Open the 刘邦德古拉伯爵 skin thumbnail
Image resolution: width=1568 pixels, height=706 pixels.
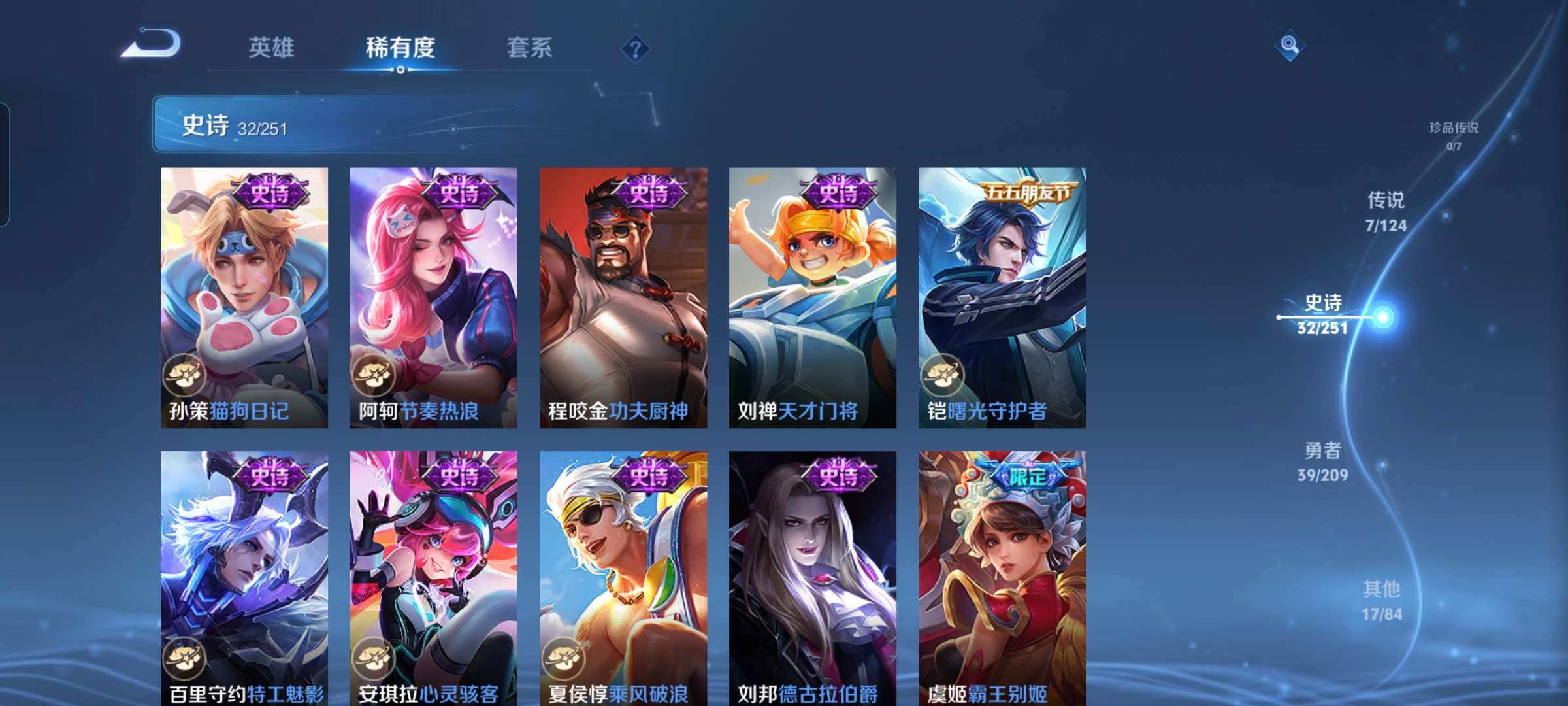(x=813, y=582)
